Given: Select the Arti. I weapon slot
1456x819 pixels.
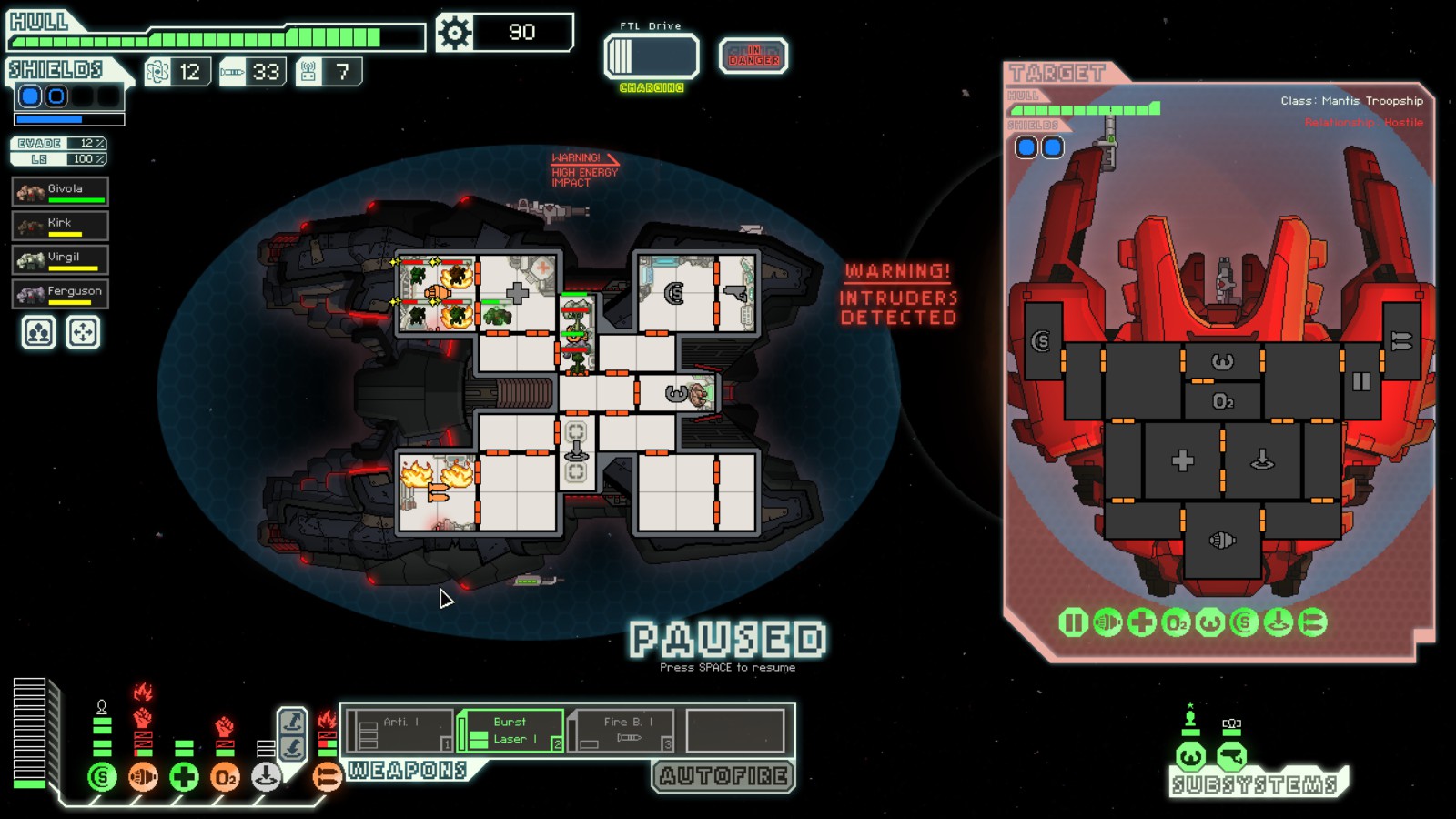Looking at the screenshot, I should pyautogui.click(x=399, y=731).
